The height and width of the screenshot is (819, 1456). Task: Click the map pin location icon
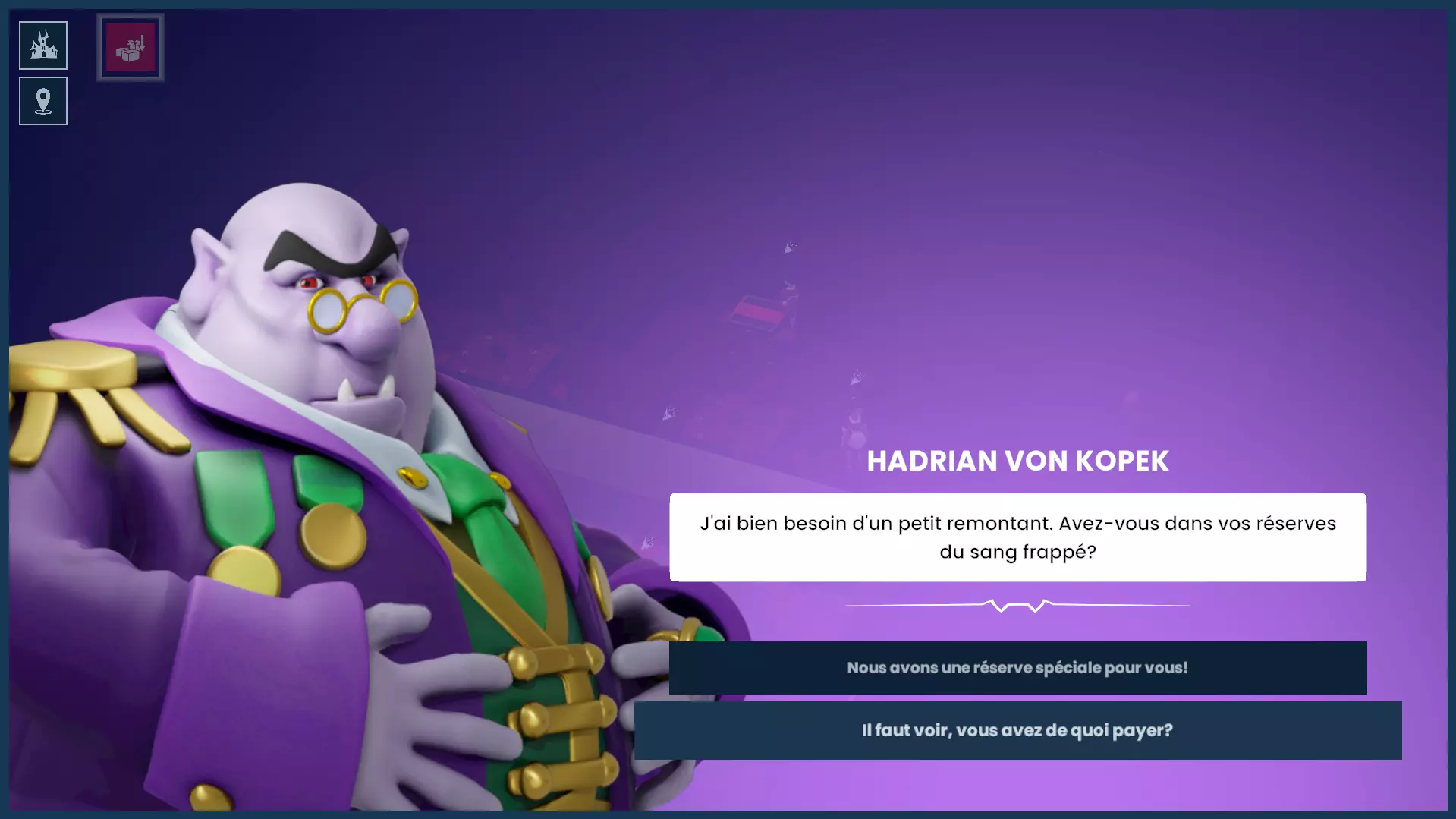[x=43, y=101]
